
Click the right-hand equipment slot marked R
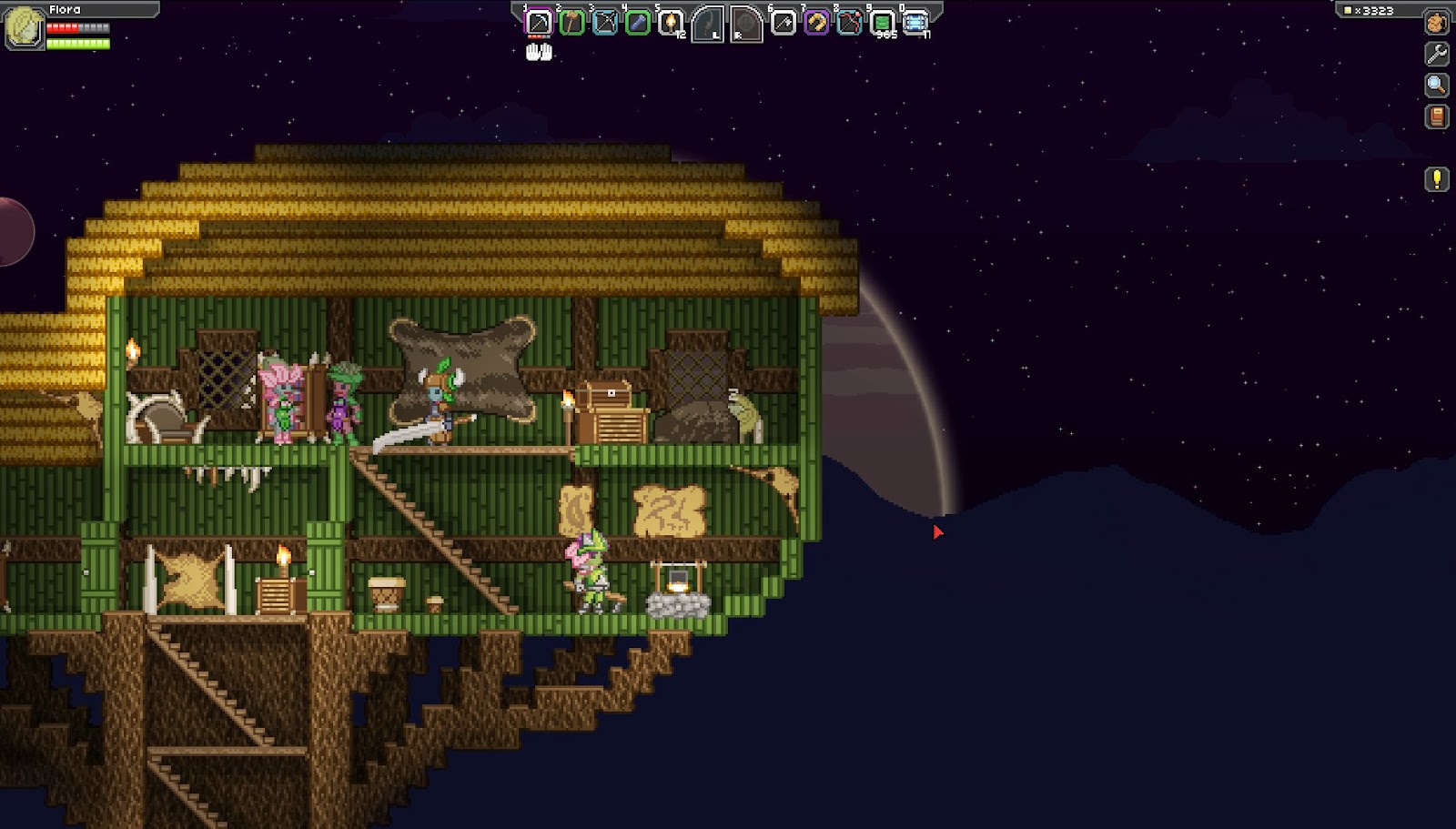pyautogui.click(x=745, y=25)
